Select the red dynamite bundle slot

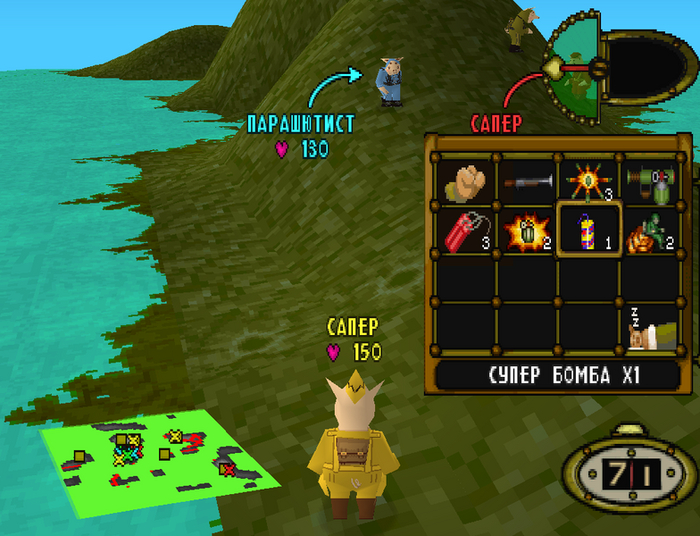point(465,230)
